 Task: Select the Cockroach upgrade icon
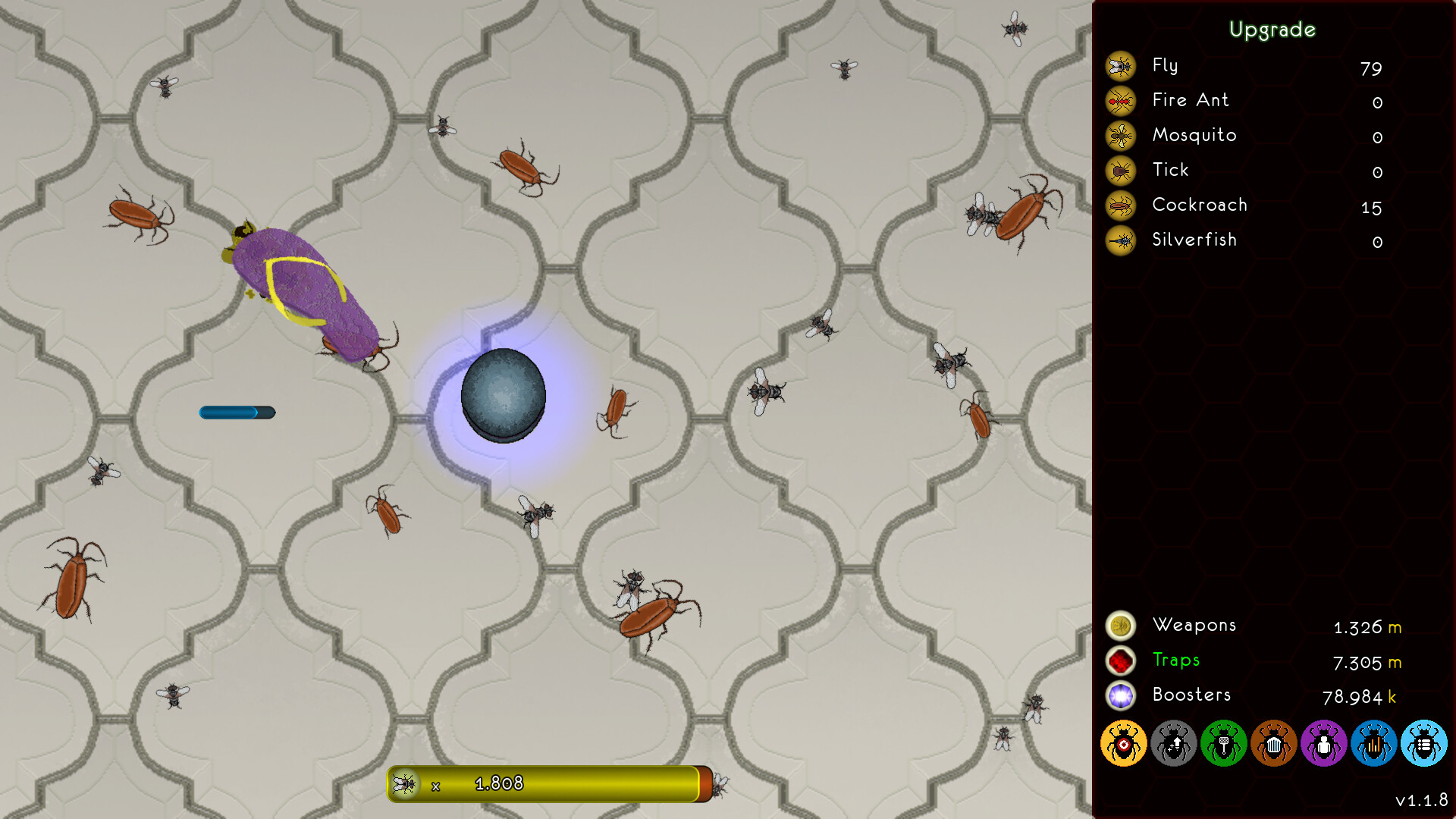pyautogui.click(x=1120, y=206)
